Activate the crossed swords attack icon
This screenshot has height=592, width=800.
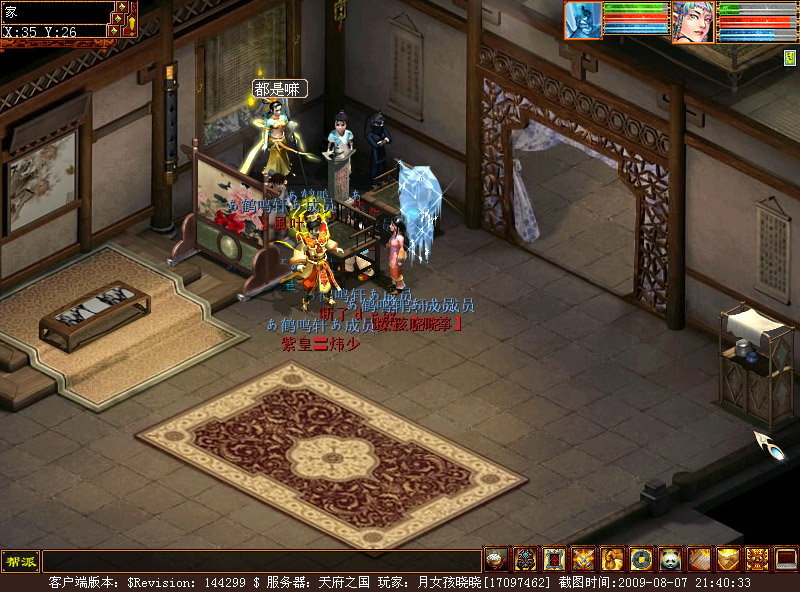tap(583, 560)
